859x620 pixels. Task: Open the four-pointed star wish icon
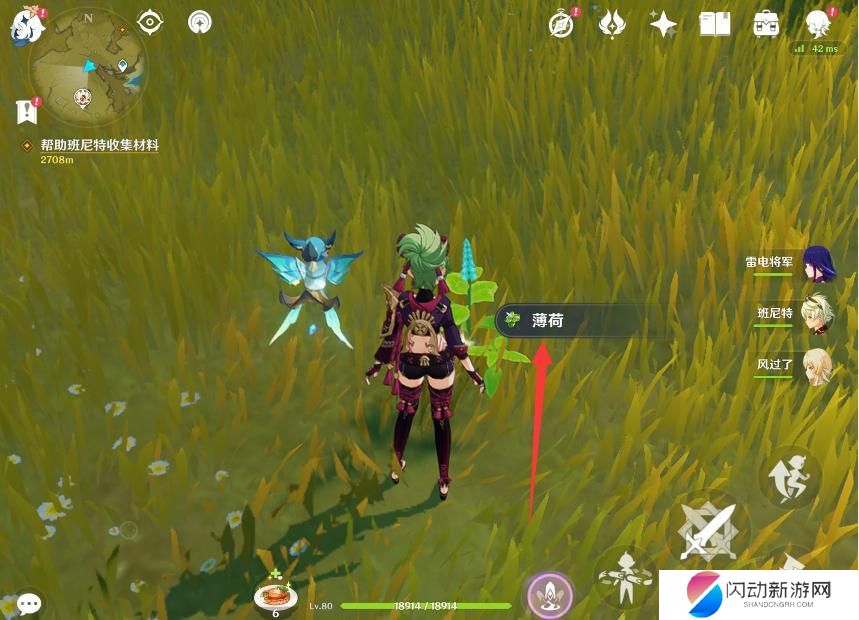pyautogui.click(x=663, y=24)
